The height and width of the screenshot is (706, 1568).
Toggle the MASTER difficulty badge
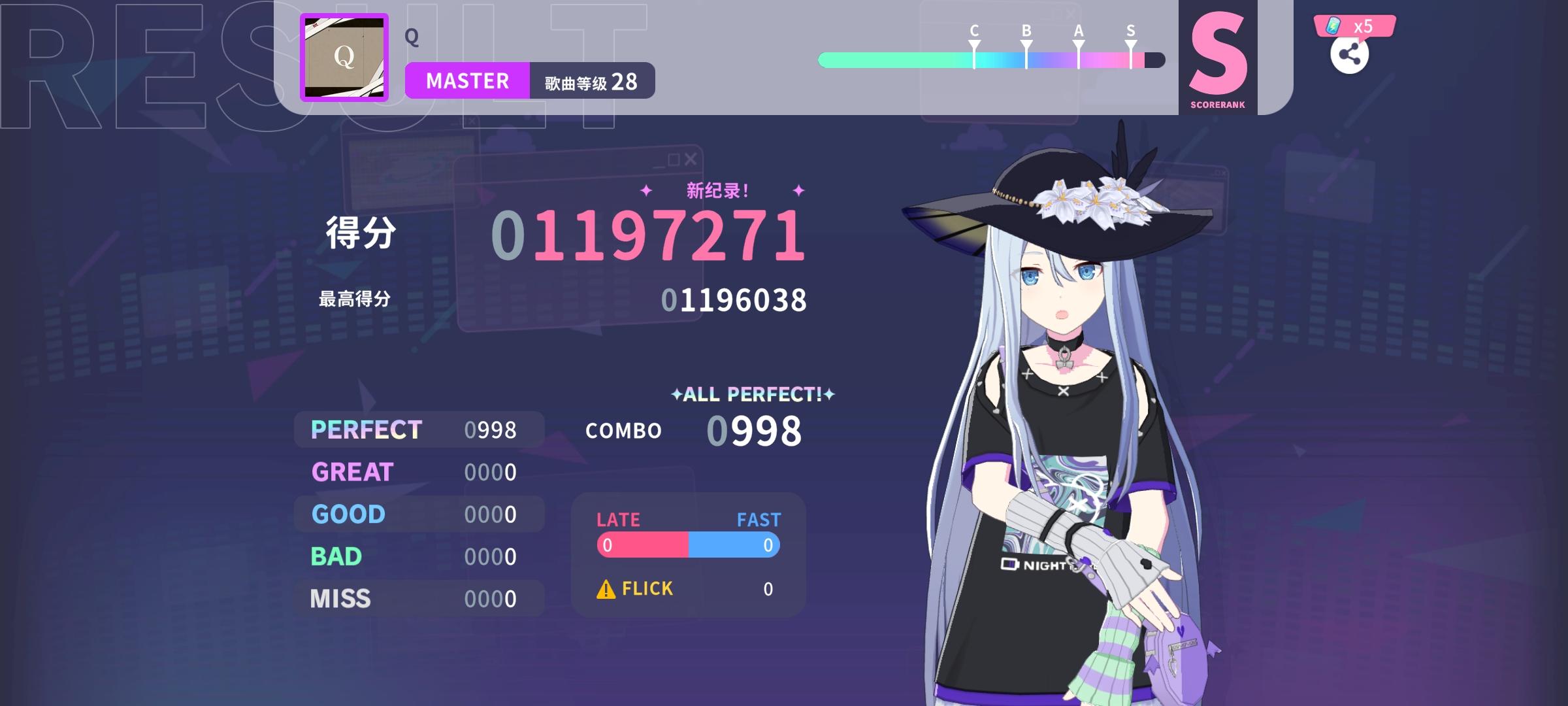coord(466,80)
